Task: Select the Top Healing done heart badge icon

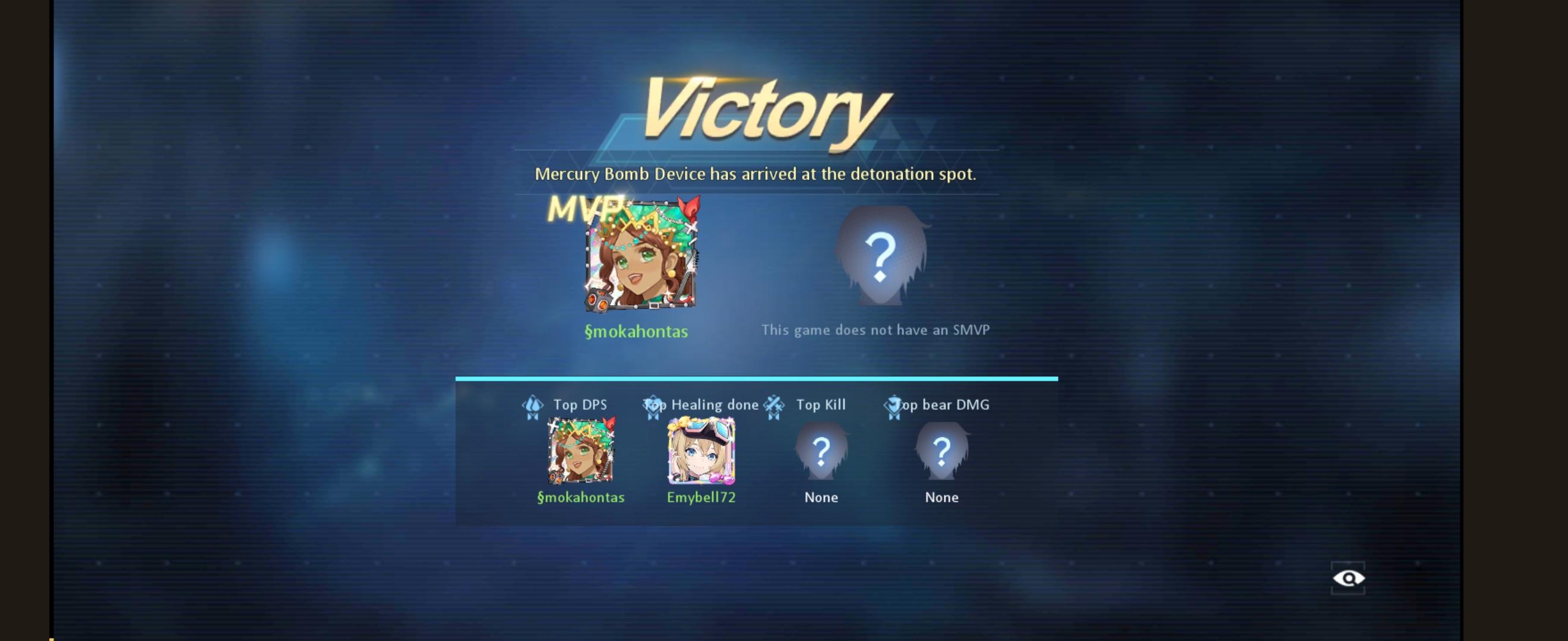Action: (653, 406)
